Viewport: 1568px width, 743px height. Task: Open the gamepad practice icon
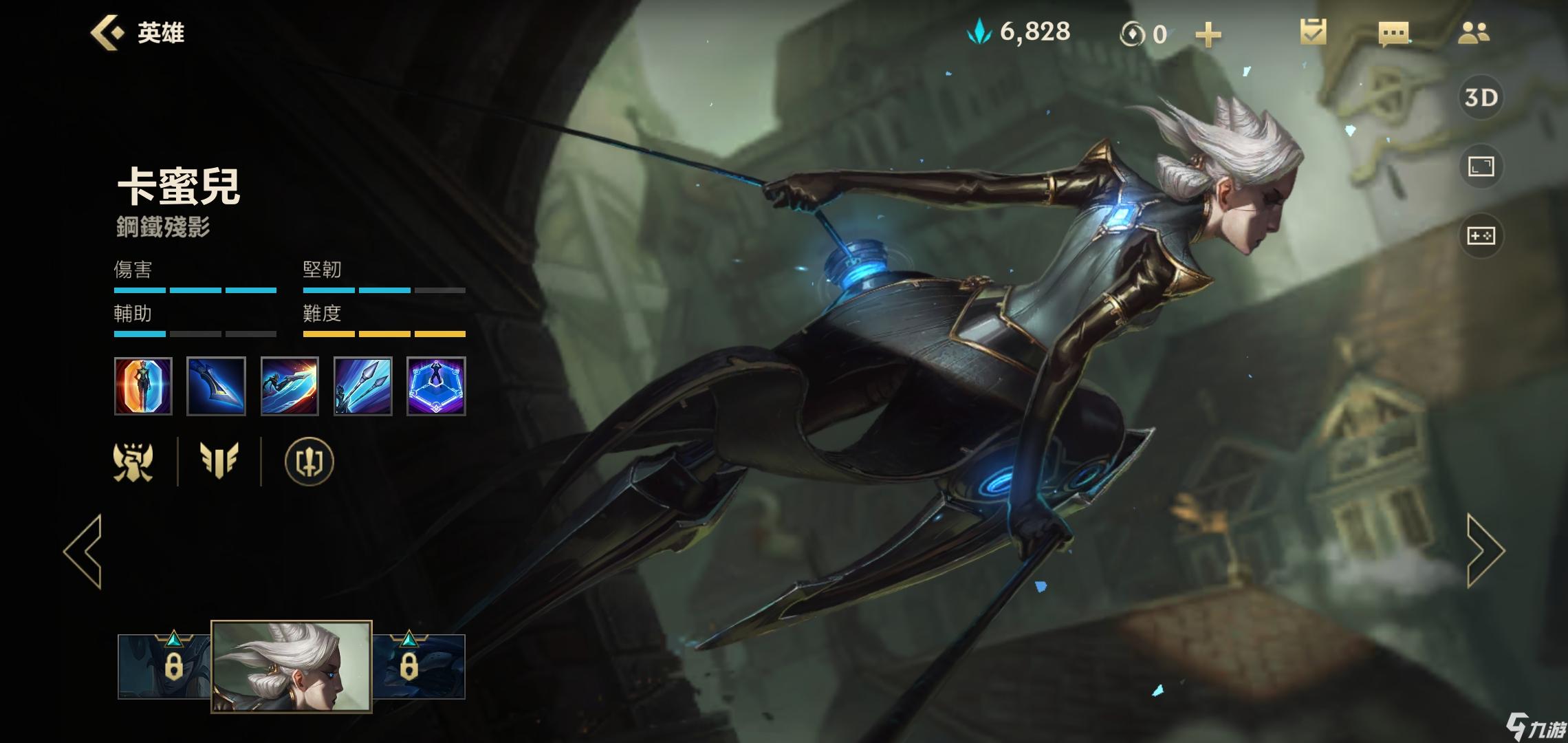[1481, 236]
